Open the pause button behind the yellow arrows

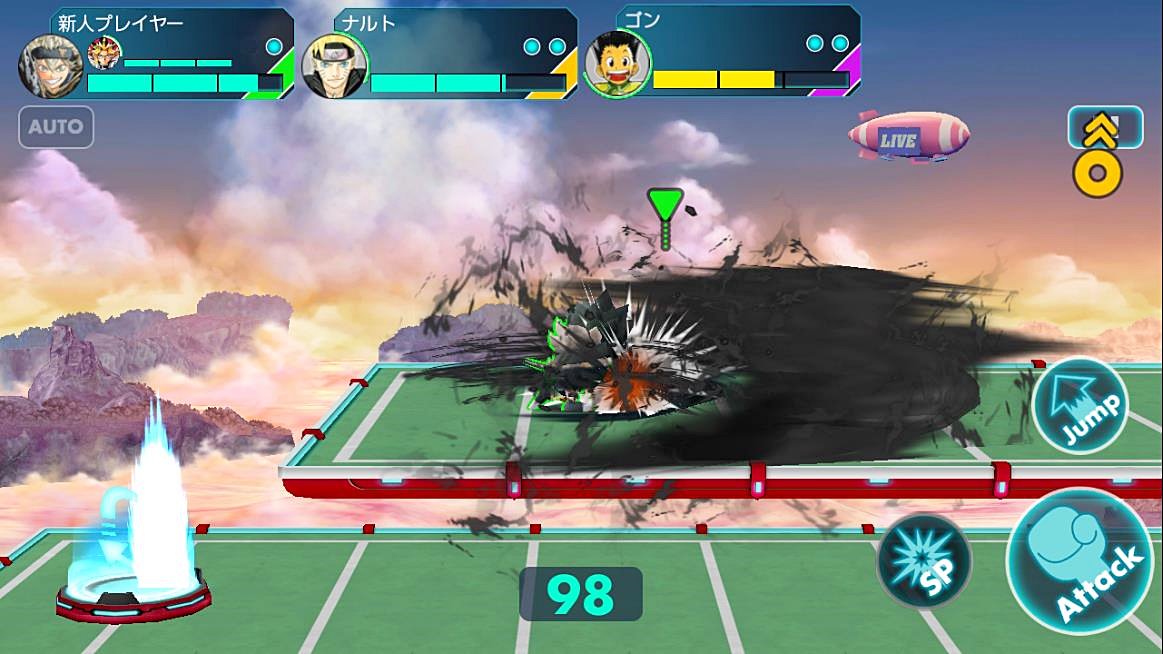tap(1105, 126)
